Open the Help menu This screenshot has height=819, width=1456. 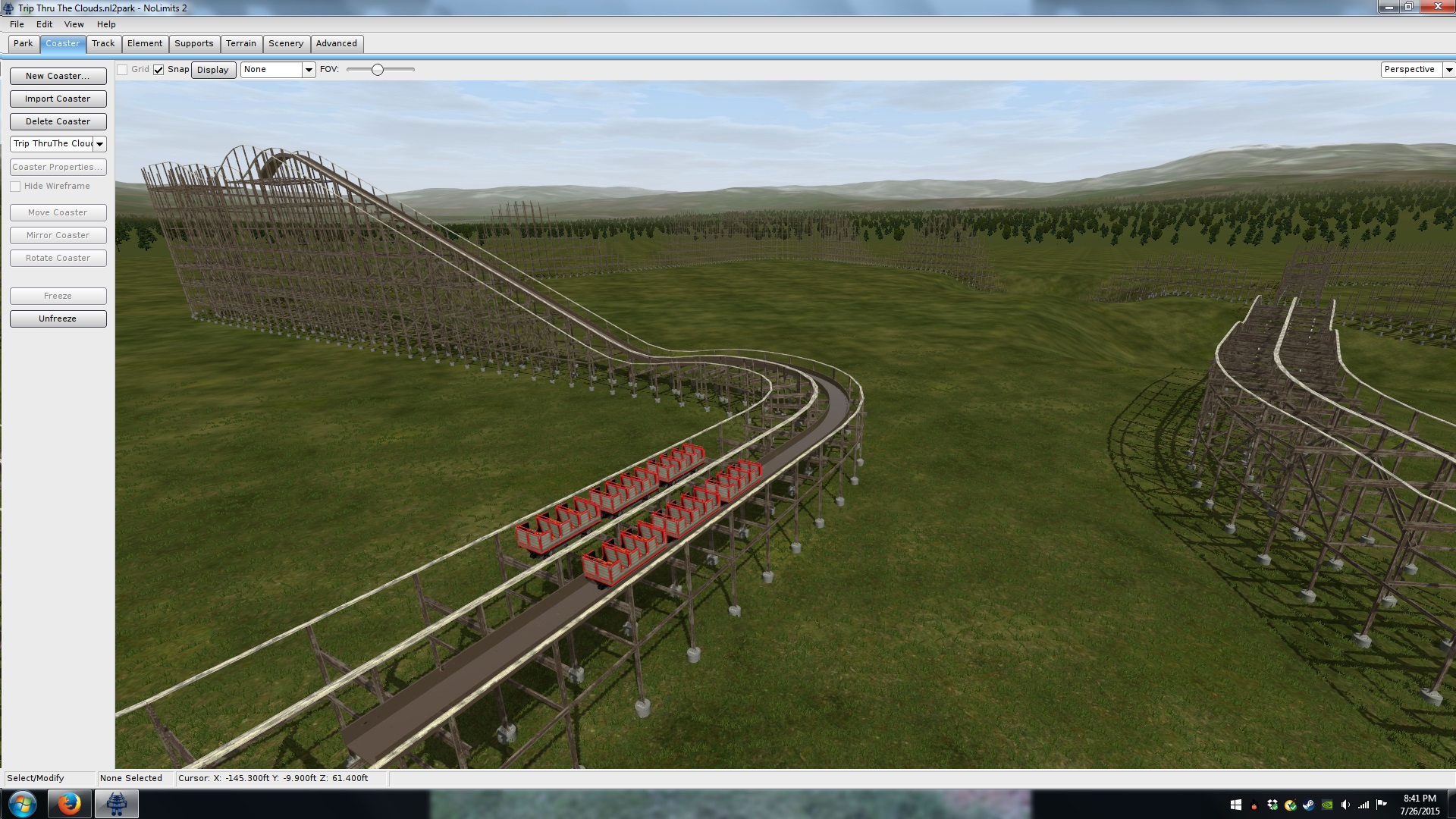[x=106, y=24]
